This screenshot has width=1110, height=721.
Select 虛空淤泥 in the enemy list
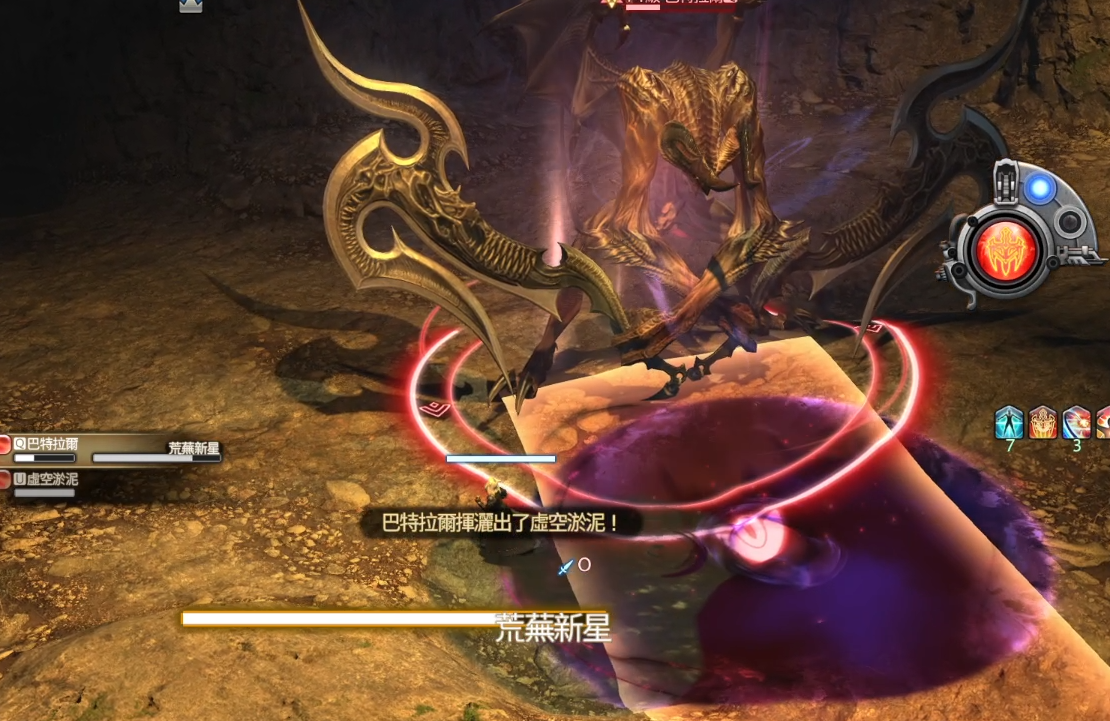pyautogui.click(x=52, y=480)
